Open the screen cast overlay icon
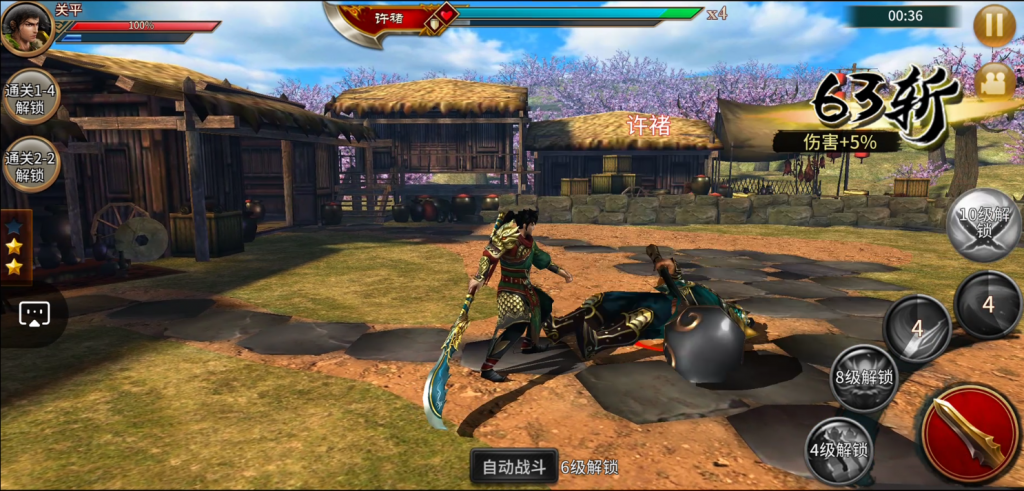The image size is (1024, 491). (x=34, y=314)
